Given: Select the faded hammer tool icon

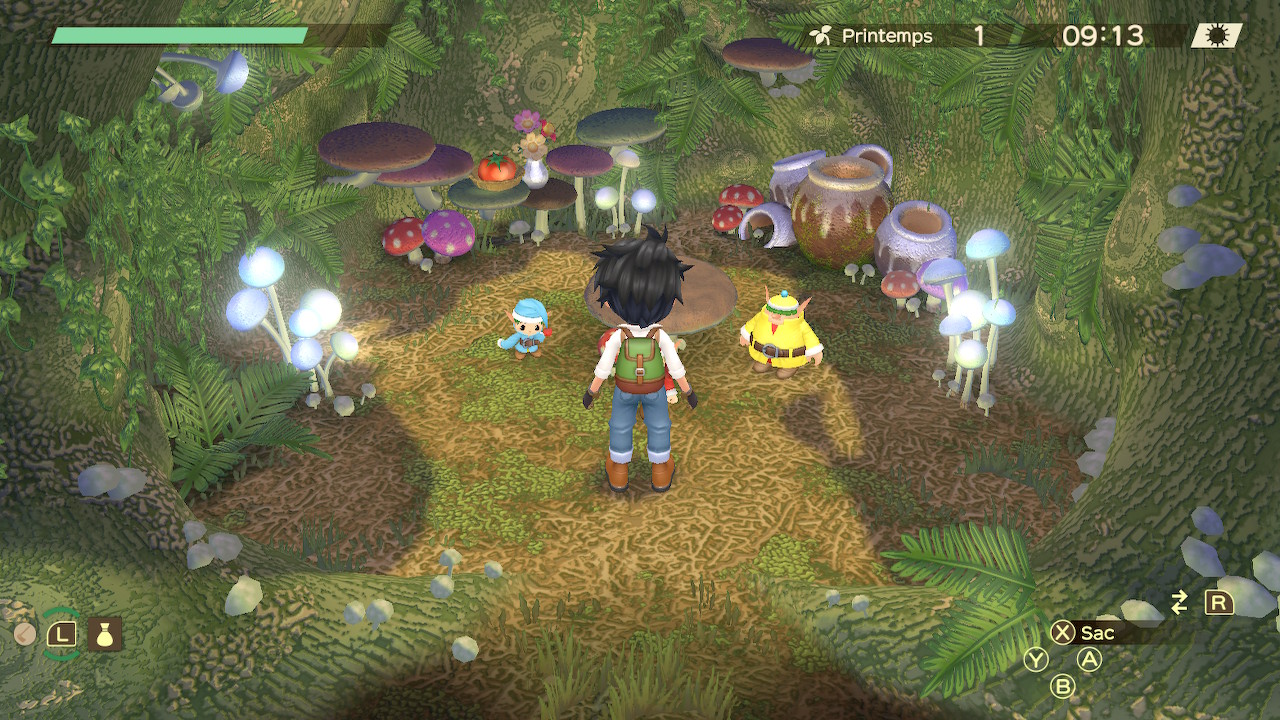Looking at the screenshot, I should [25, 633].
